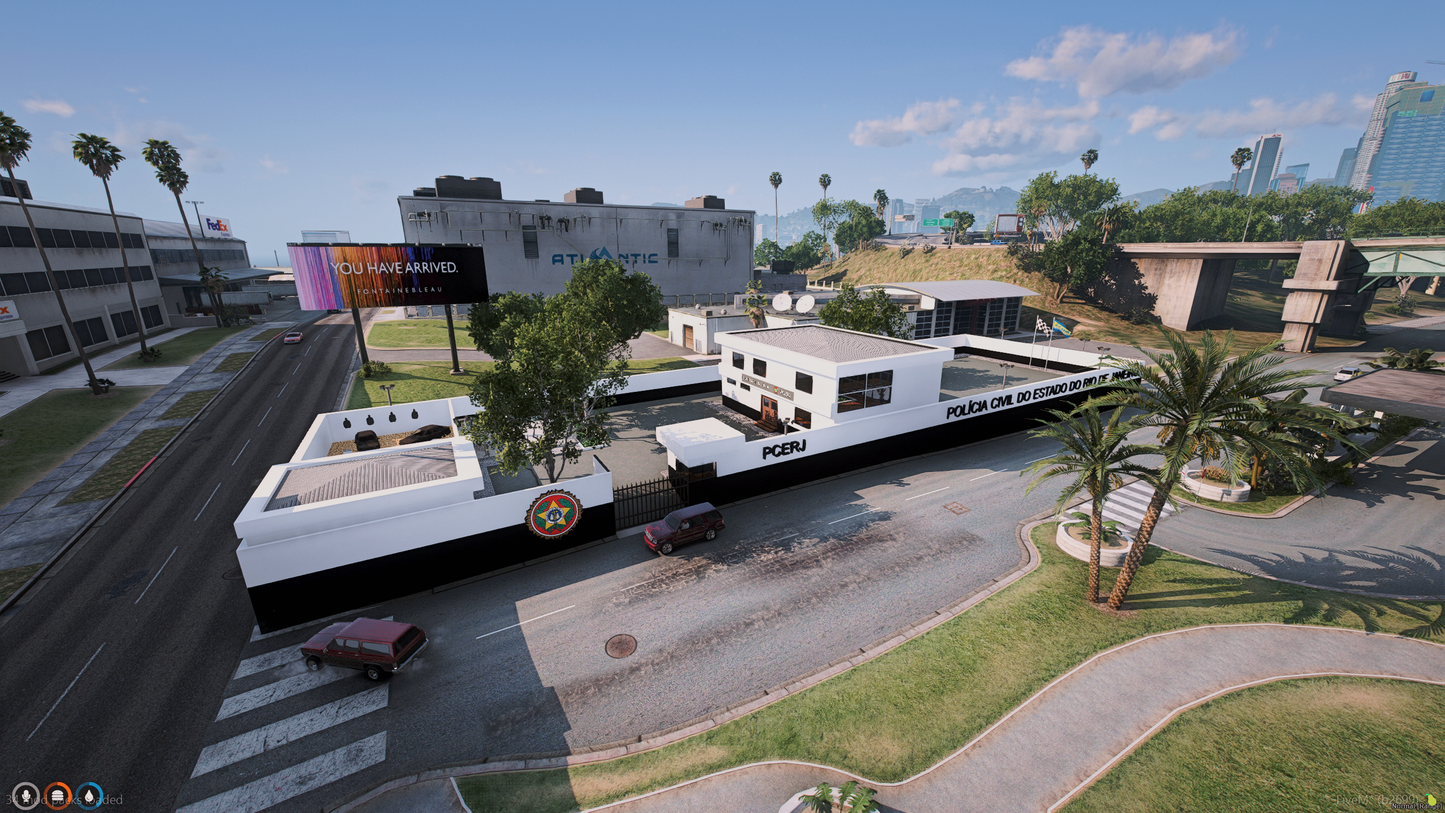The image size is (1445, 813).
Task: Select the burger hunger status icon
Action: (x=57, y=796)
